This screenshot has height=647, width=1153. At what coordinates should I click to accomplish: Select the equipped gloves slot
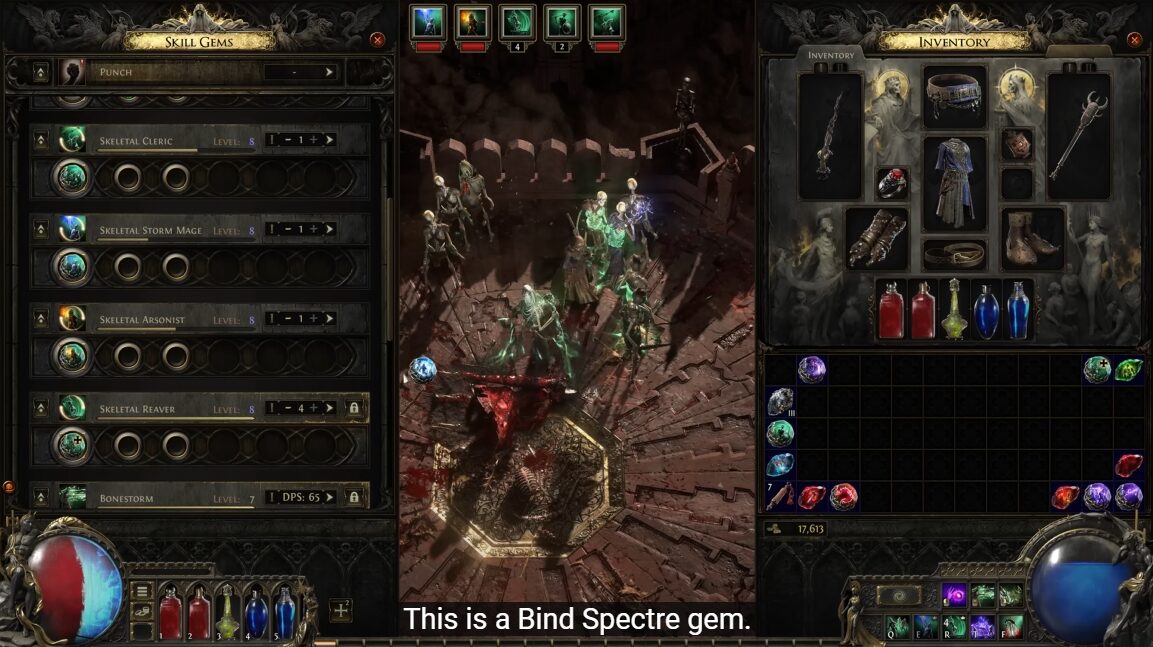click(x=876, y=237)
